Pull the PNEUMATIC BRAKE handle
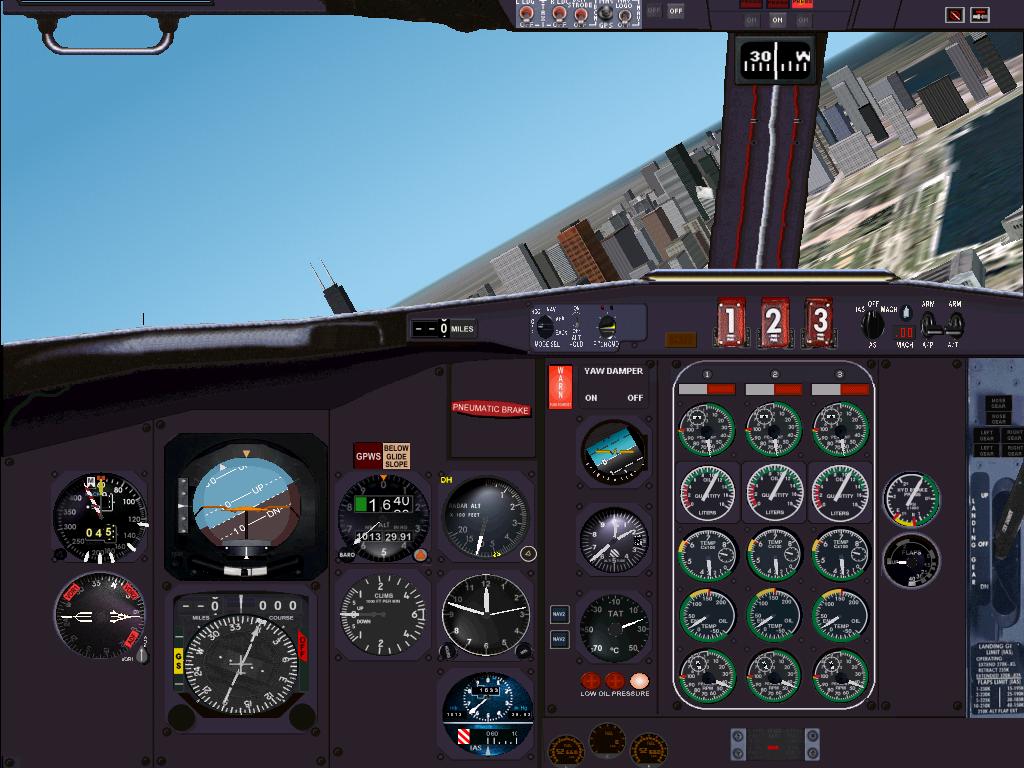1024x768 pixels. [x=490, y=408]
